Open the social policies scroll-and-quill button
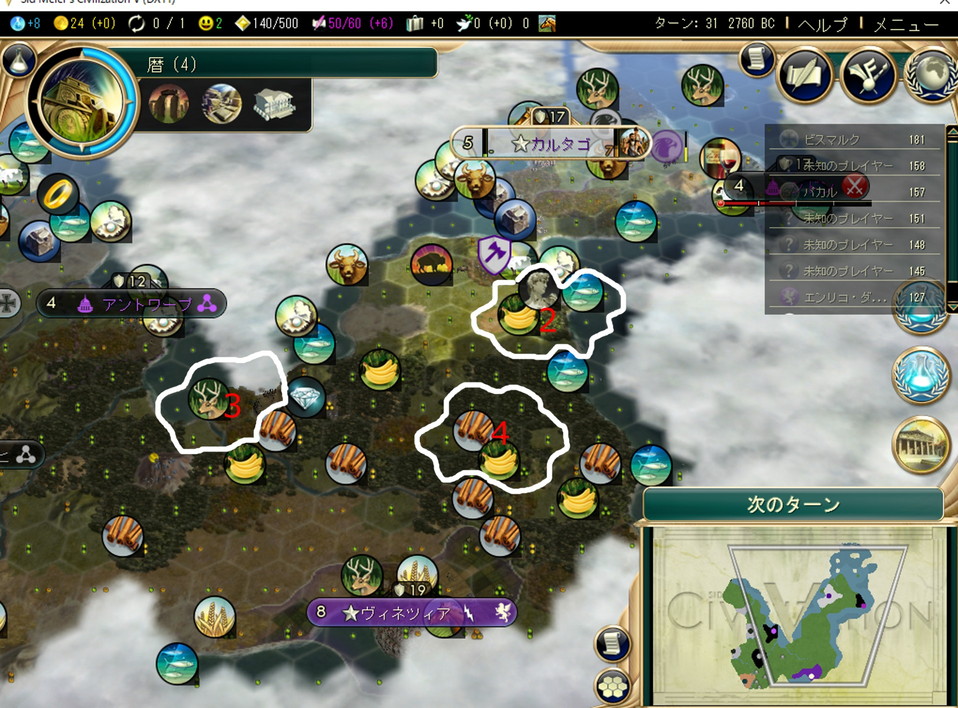 pos(805,76)
